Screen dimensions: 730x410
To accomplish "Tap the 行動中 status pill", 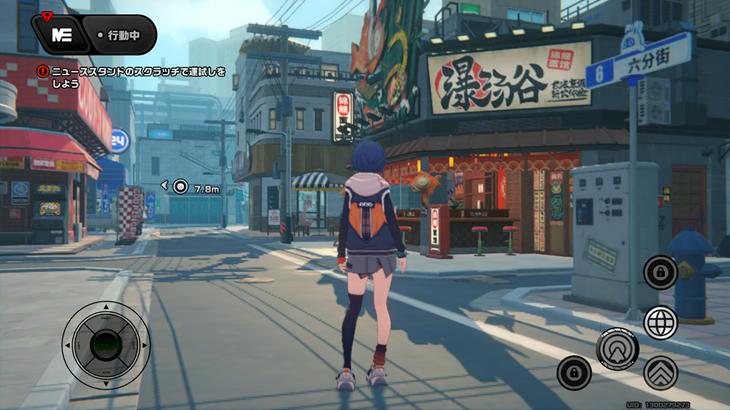I will [124, 35].
